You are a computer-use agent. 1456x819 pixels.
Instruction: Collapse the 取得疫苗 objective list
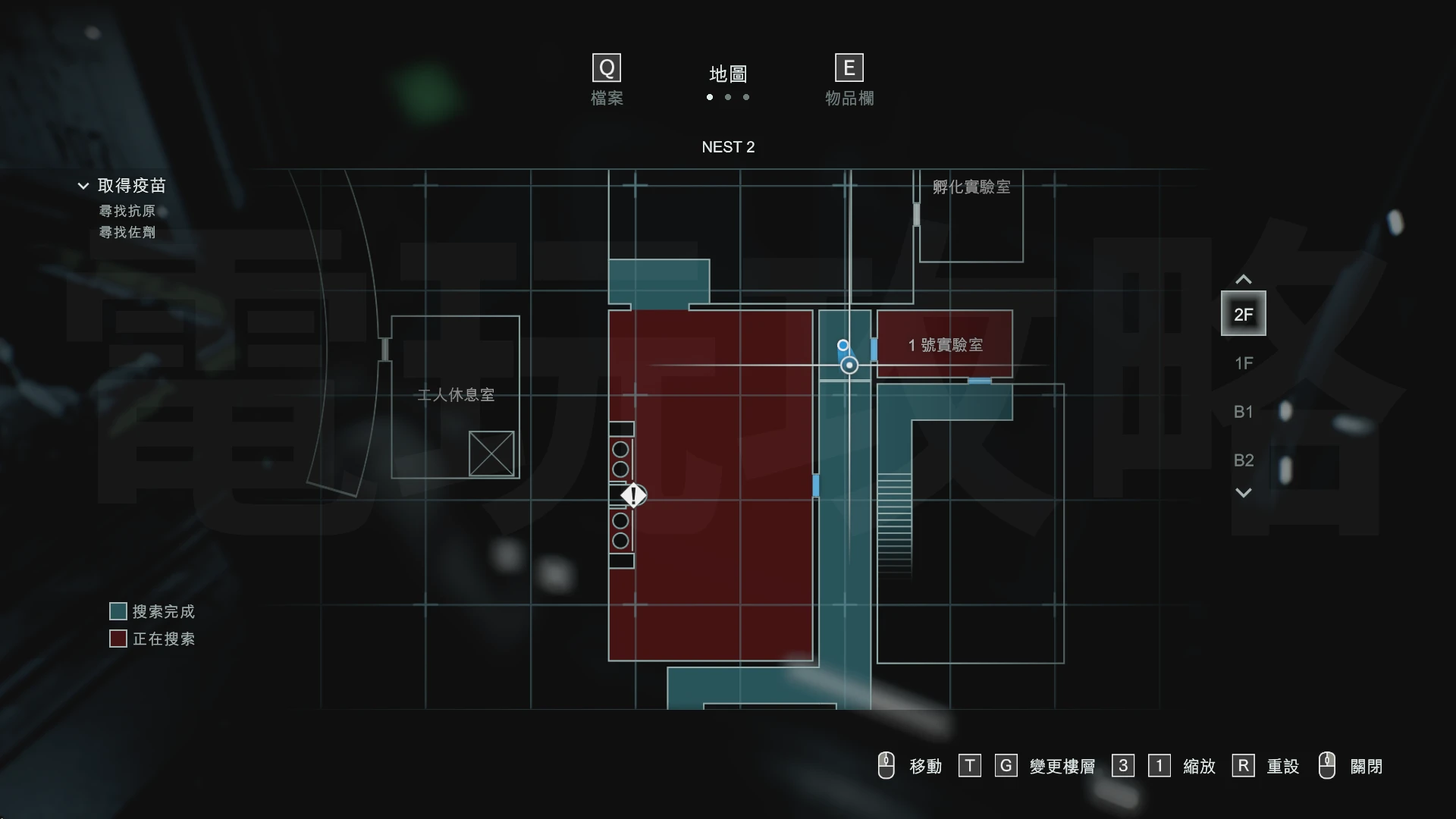tap(83, 186)
